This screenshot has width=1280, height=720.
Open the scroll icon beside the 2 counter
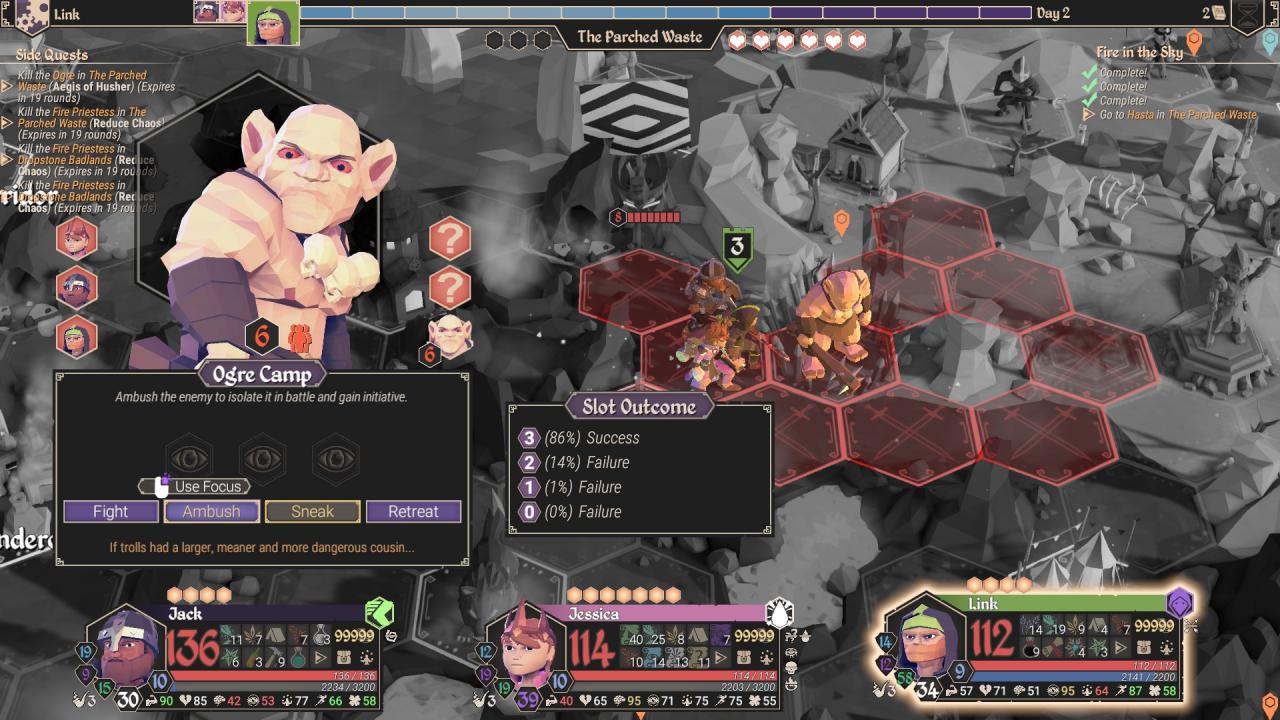pos(1219,13)
